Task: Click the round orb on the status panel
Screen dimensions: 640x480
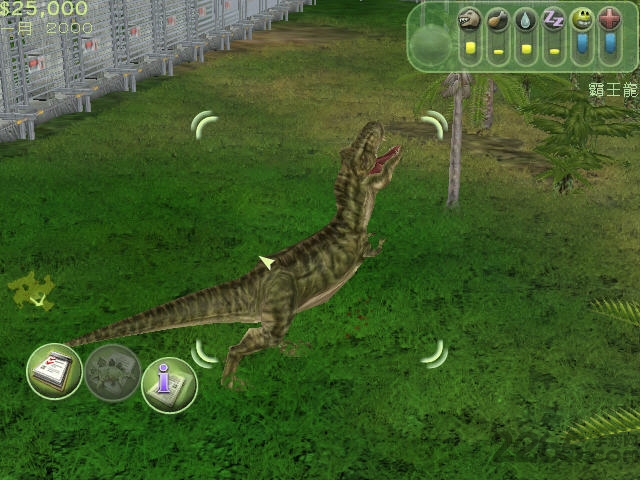Action: [x=432, y=43]
